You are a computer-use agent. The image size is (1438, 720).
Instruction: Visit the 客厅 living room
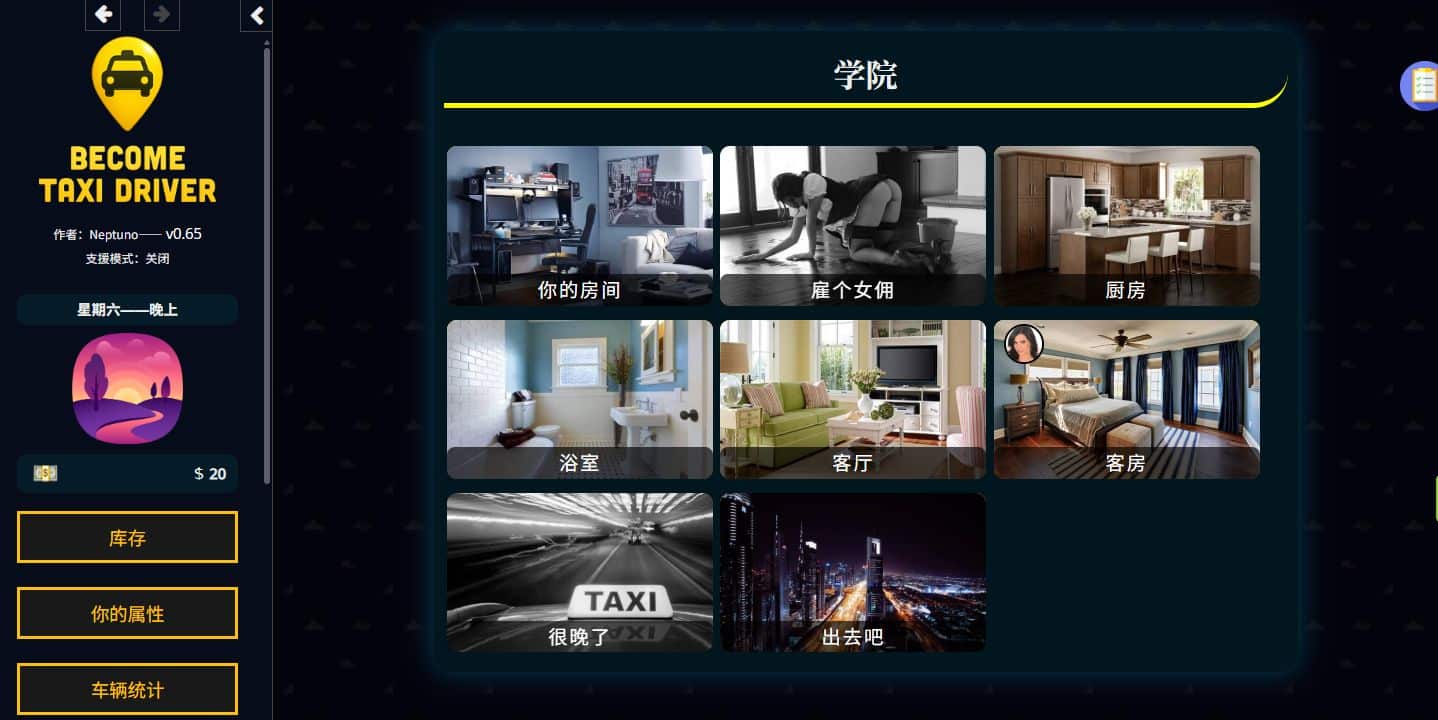(852, 399)
